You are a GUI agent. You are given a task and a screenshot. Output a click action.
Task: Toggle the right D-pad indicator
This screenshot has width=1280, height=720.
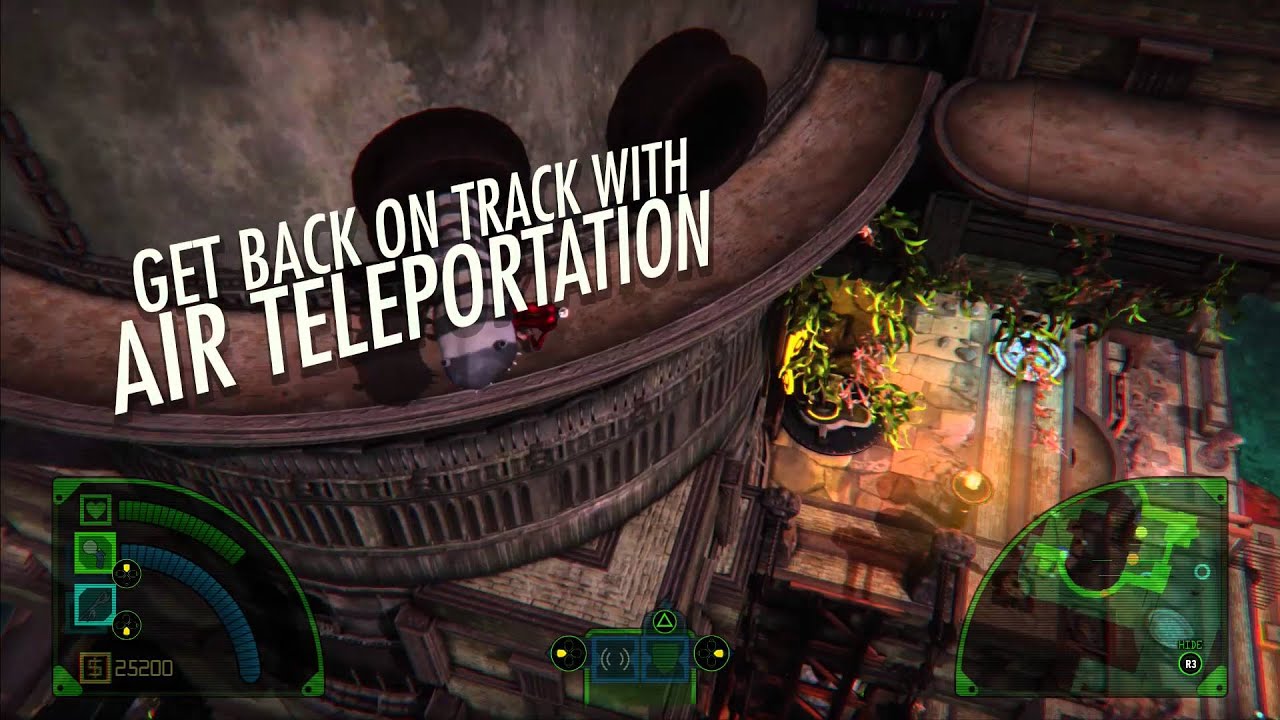(712, 654)
